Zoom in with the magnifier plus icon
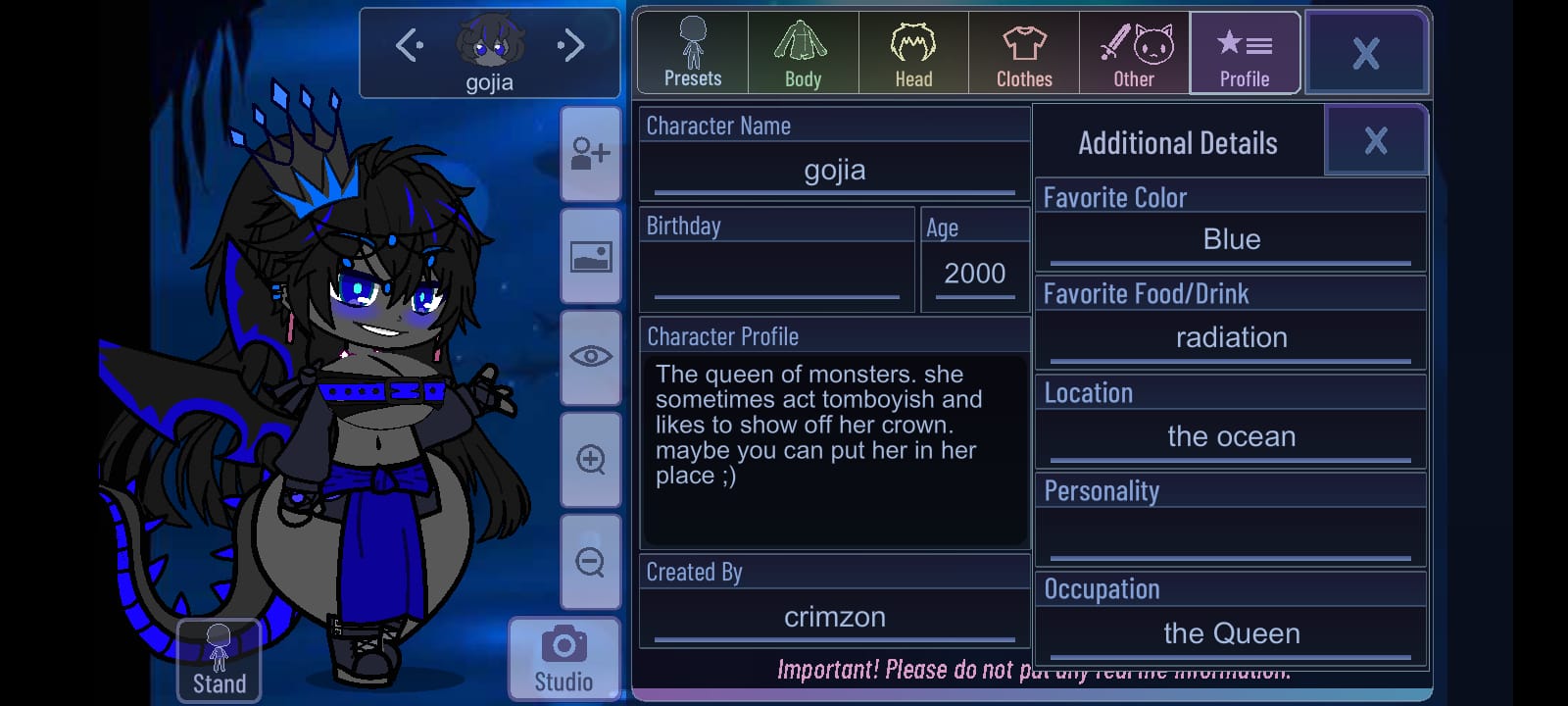The width and height of the screenshot is (1568, 706). click(591, 459)
